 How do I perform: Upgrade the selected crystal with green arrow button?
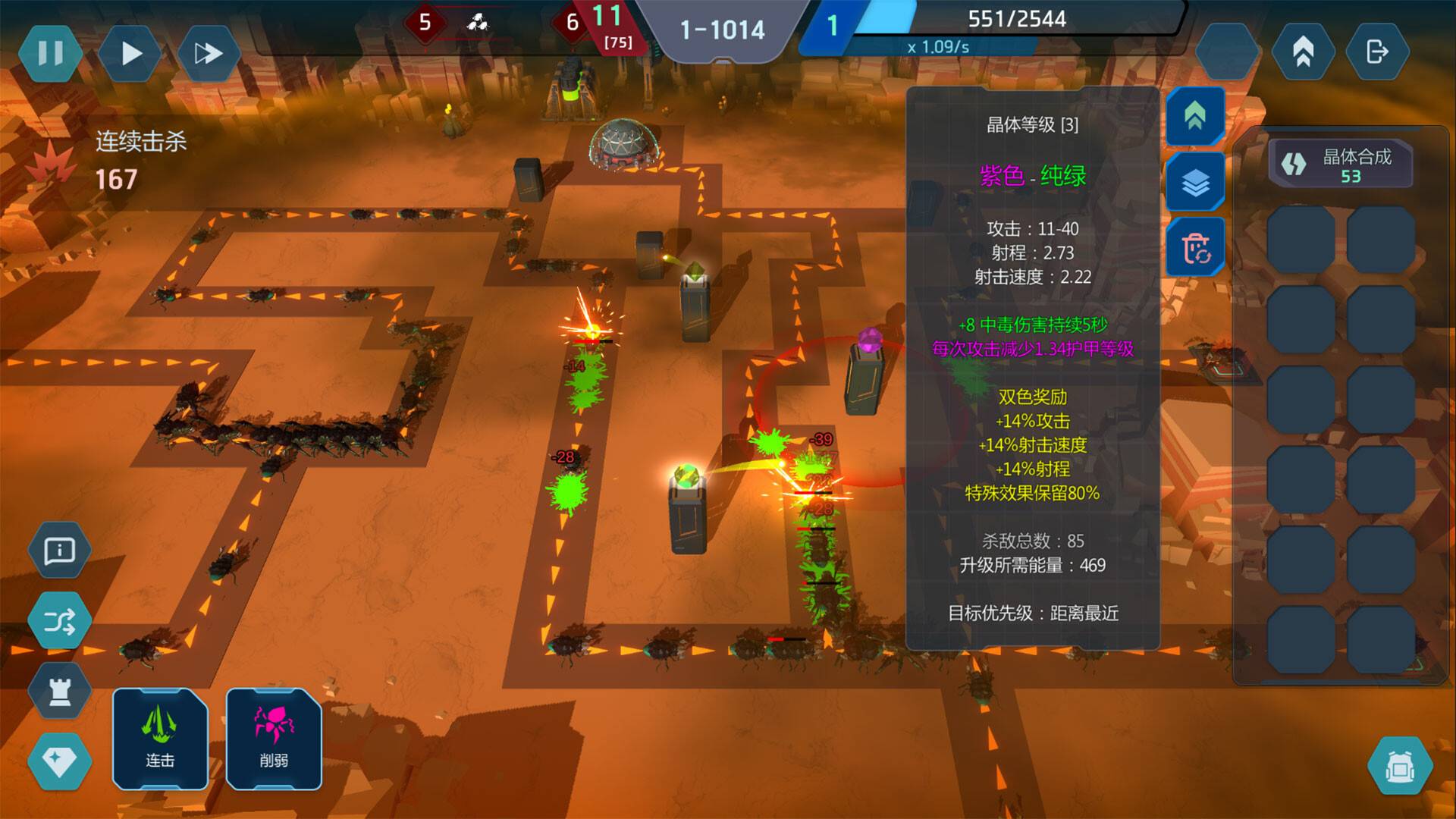(x=1195, y=115)
